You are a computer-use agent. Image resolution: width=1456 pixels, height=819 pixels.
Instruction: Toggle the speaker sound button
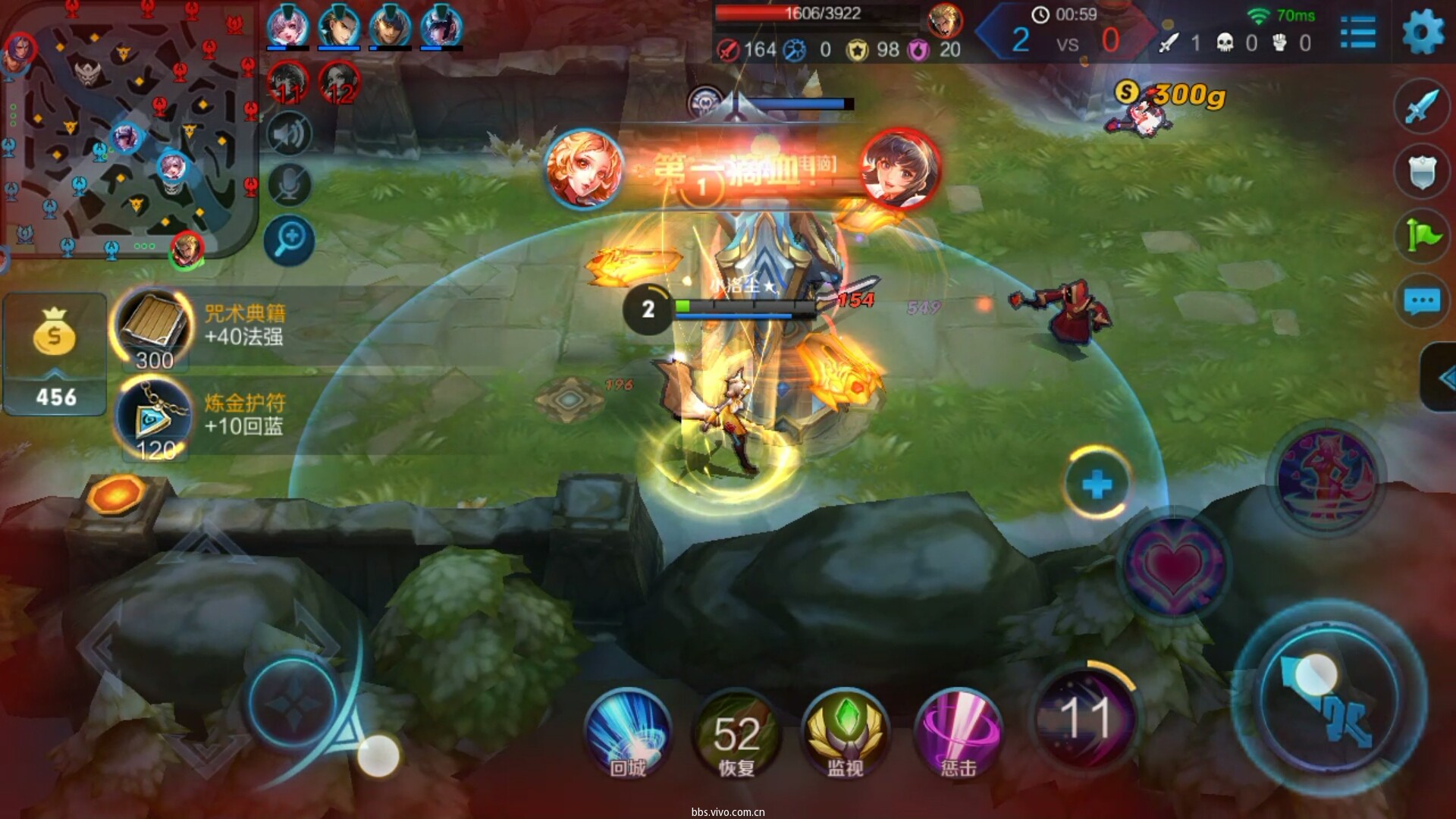(289, 134)
